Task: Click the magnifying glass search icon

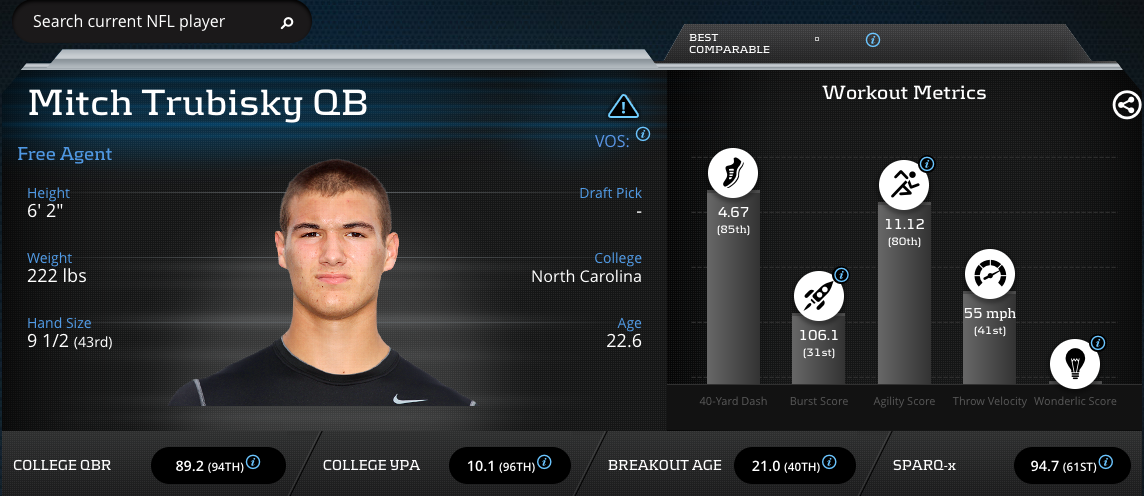Action: tap(287, 22)
